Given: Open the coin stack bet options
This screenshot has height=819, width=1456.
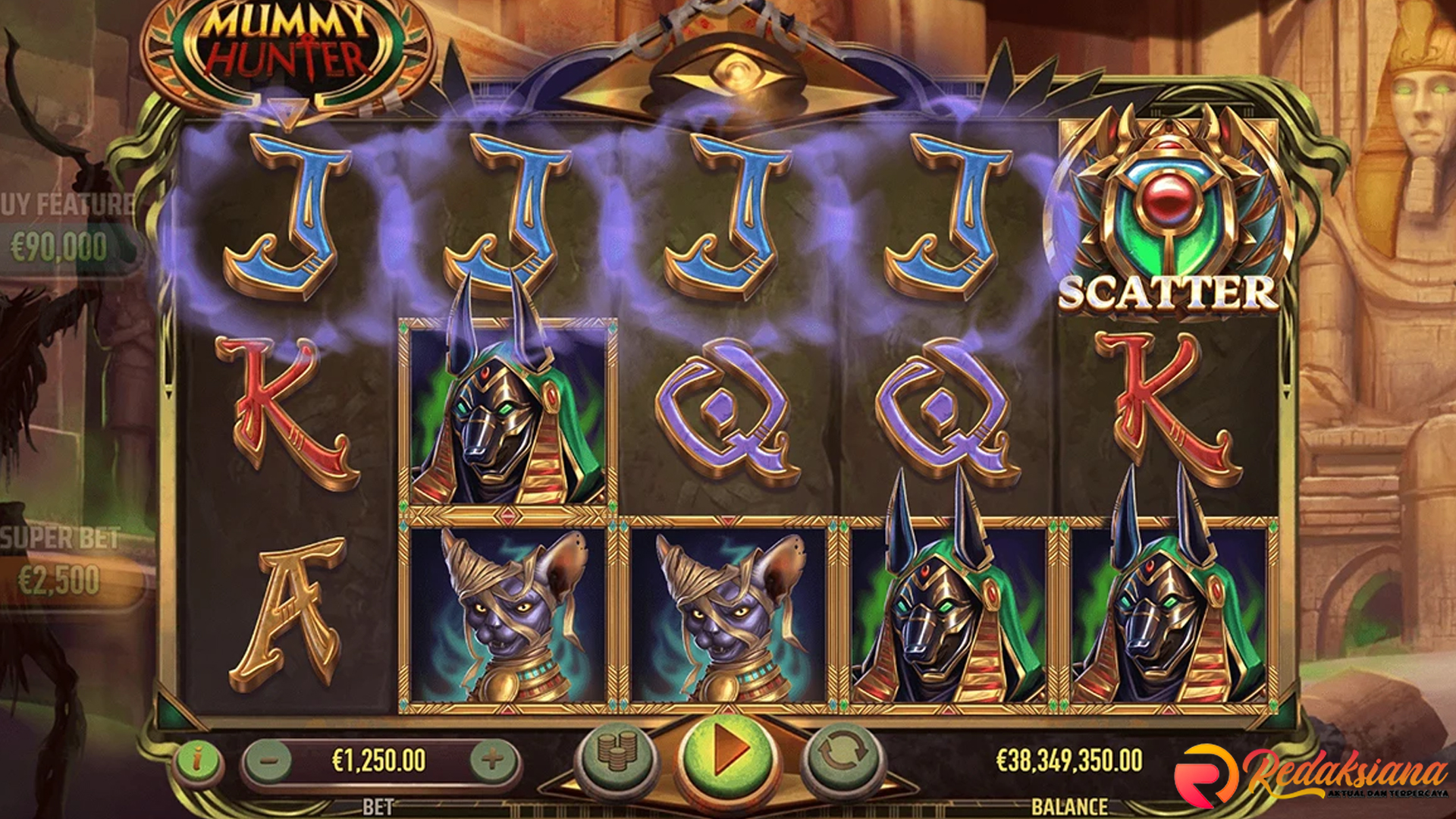Looking at the screenshot, I should (x=615, y=752).
